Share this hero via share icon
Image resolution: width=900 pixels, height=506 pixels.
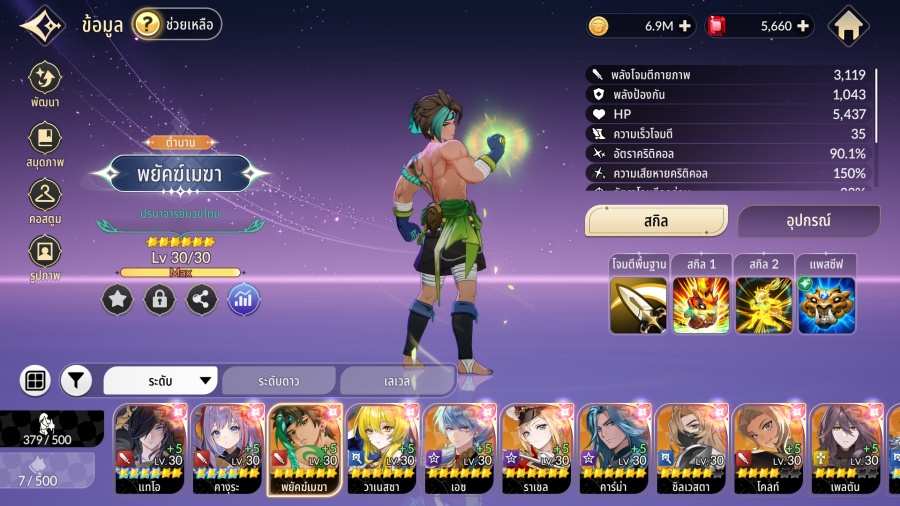[x=202, y=299]
